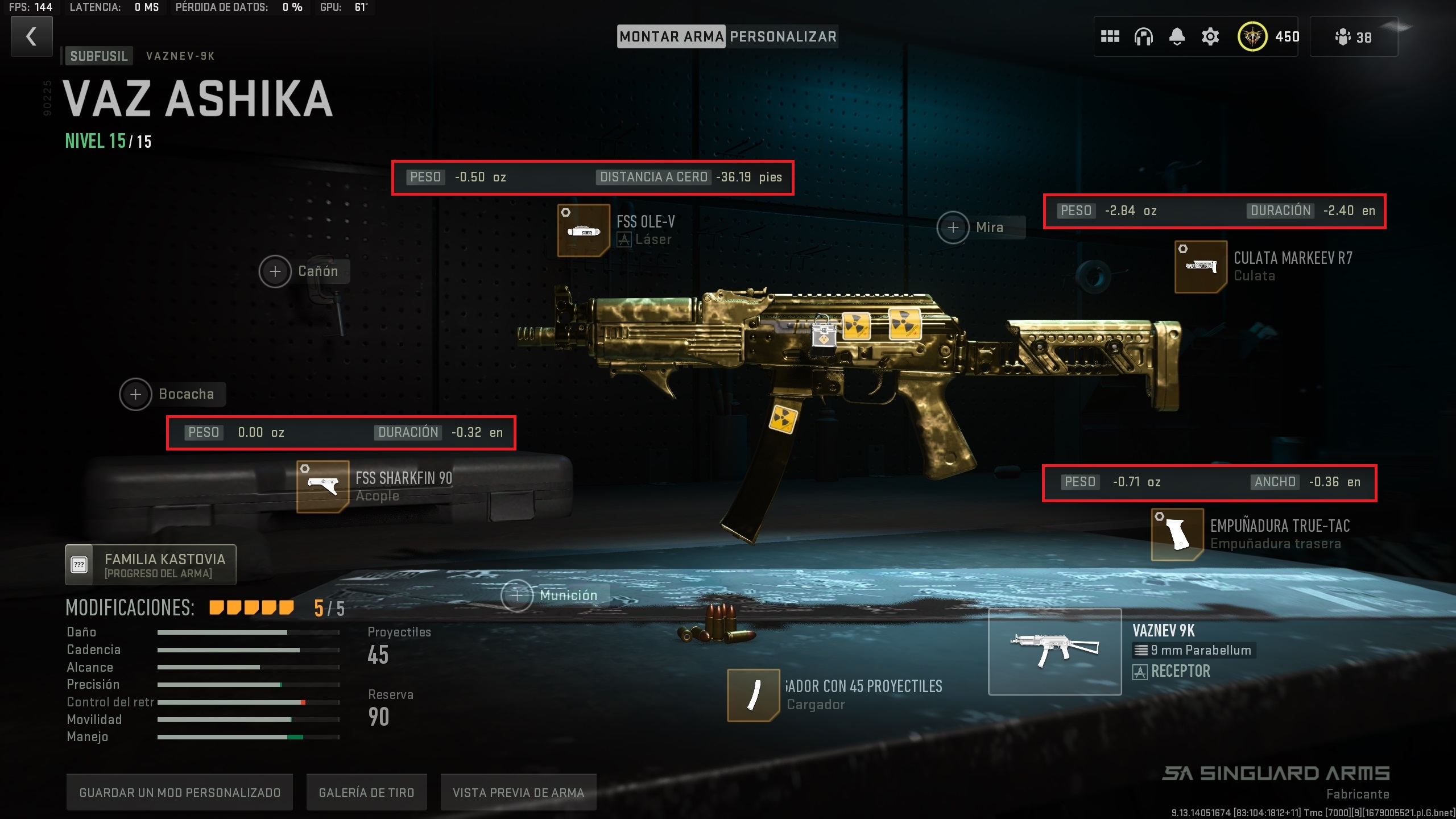This screenshot has height=819, width=1456.
Task: Select the FSS Sharkfin 90 acople icon
Action: click(321, 486)
